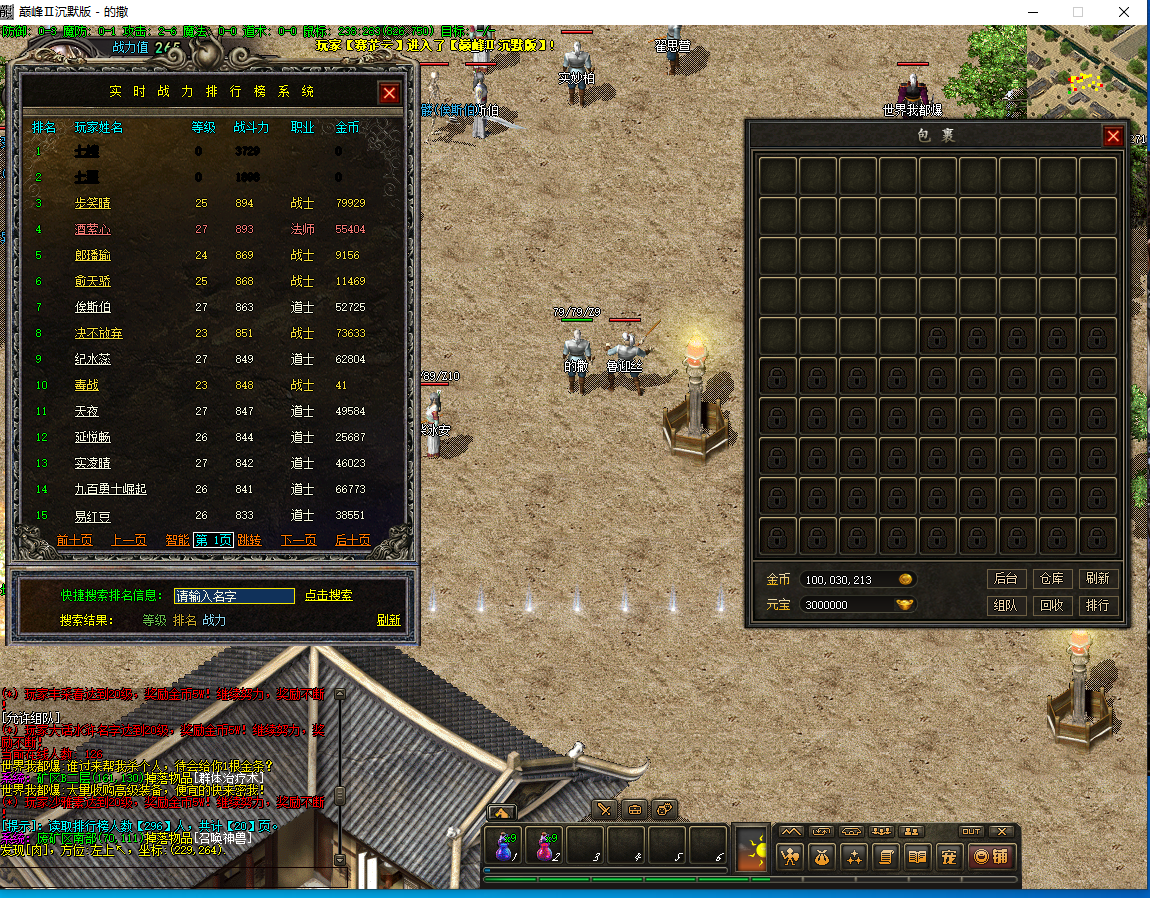
Task: Open the 宠 pet menu icon
Action: (x=949, y=856)
